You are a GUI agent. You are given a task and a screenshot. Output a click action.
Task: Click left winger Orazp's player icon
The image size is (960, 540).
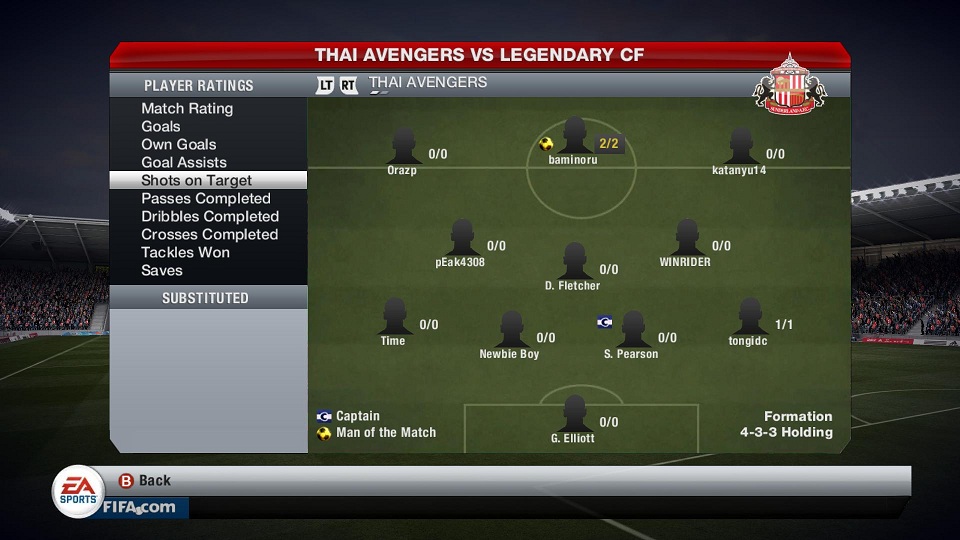[x=404, y=147]
